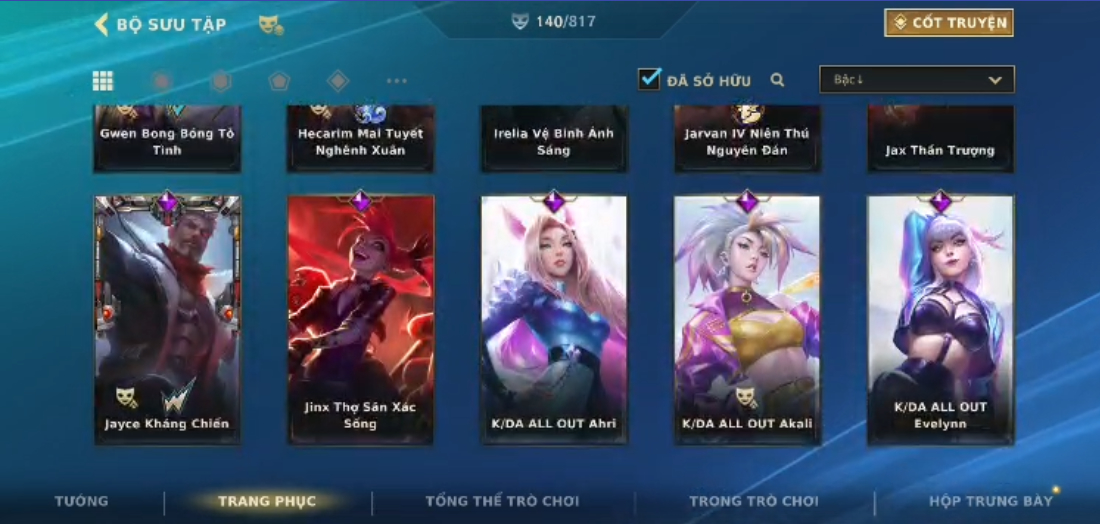Screen dimensions: 1100x524
Task: Select the Jayce Kháng Chiến skin card
Action: tap(167, 318)
